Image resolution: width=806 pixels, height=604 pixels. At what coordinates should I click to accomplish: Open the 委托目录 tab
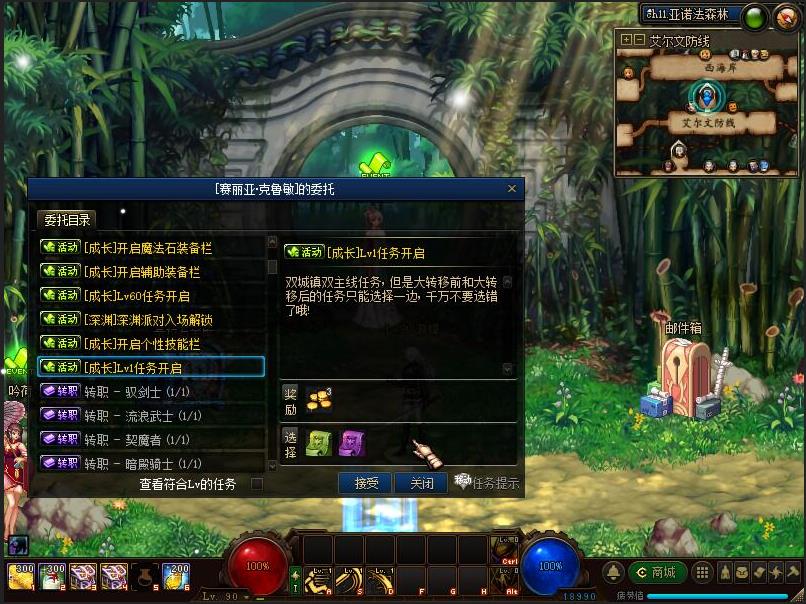[x=67, y=220]
